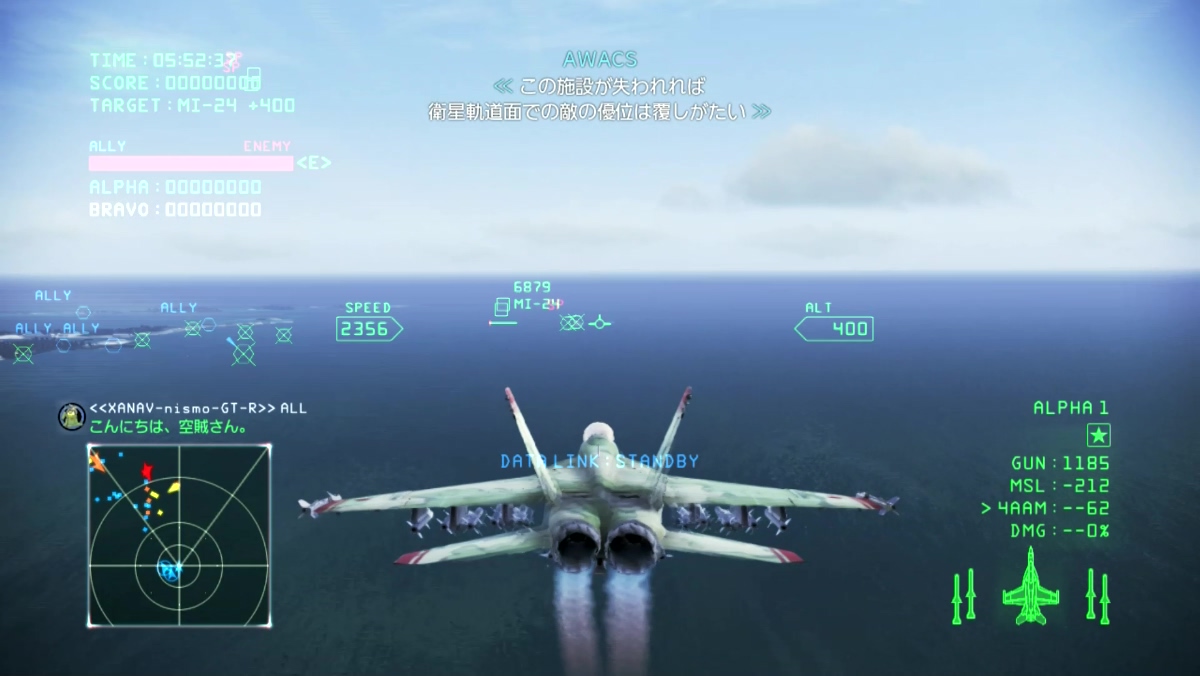Select the MI-24 target marker label

pos(536,304)
